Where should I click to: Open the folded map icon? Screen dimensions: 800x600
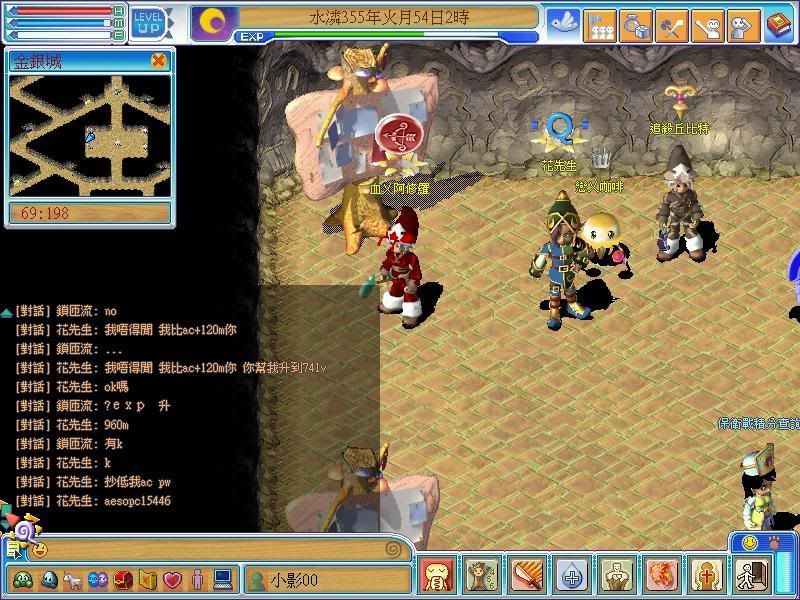146,579
